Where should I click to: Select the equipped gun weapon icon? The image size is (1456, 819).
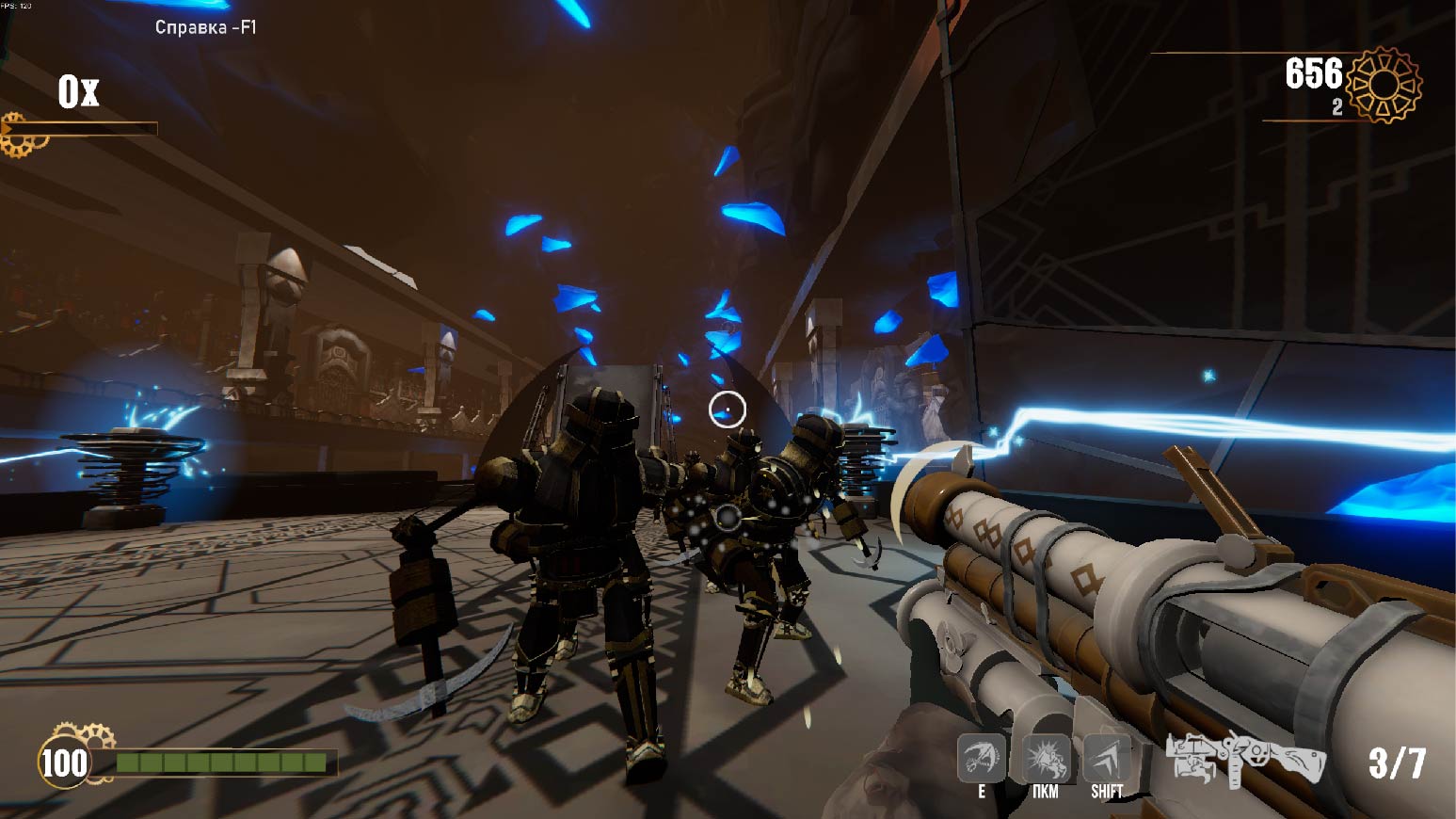(1245, 758)
